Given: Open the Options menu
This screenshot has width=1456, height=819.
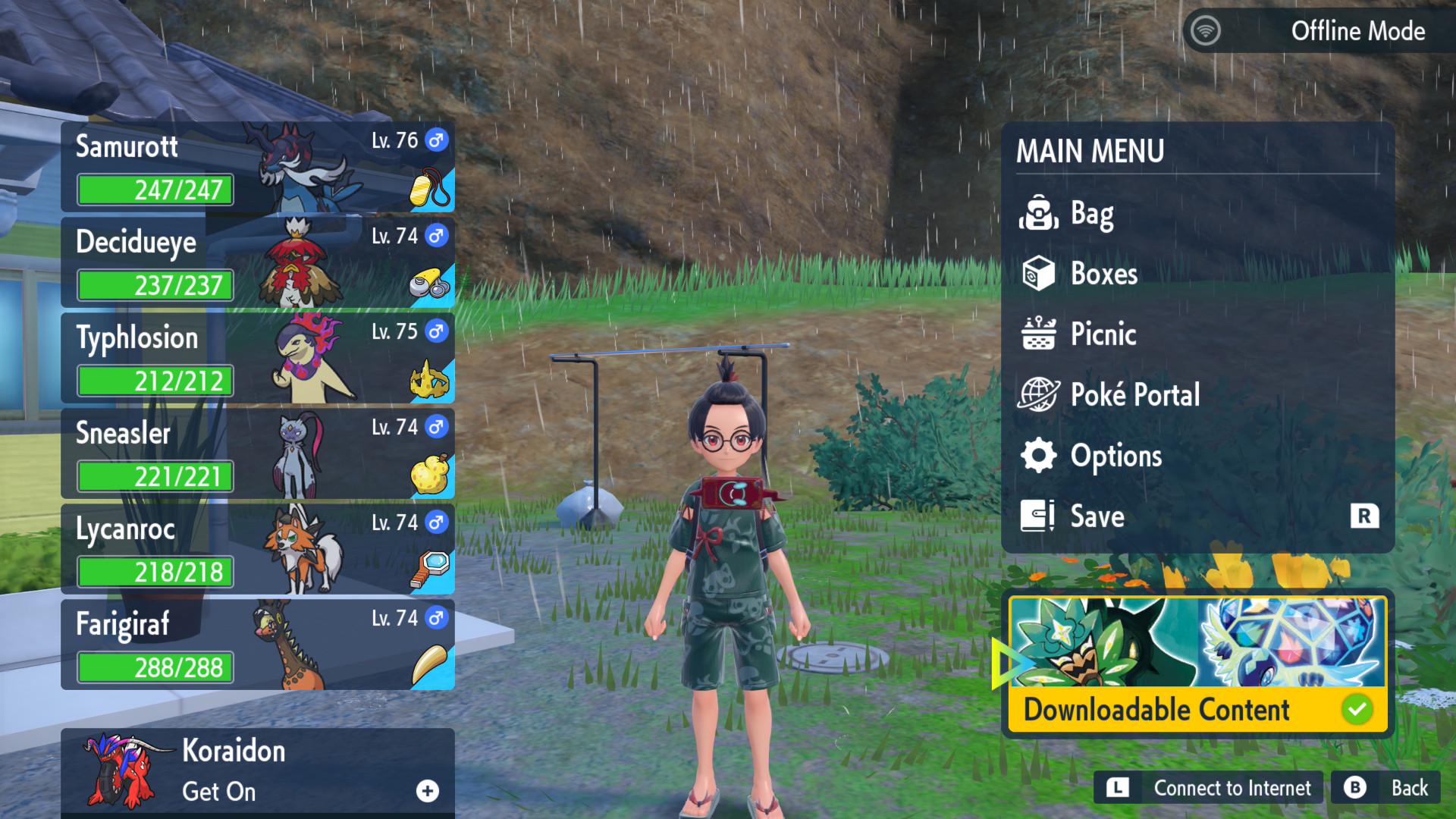Looking at the screenshot, I should coord(1115,456).
